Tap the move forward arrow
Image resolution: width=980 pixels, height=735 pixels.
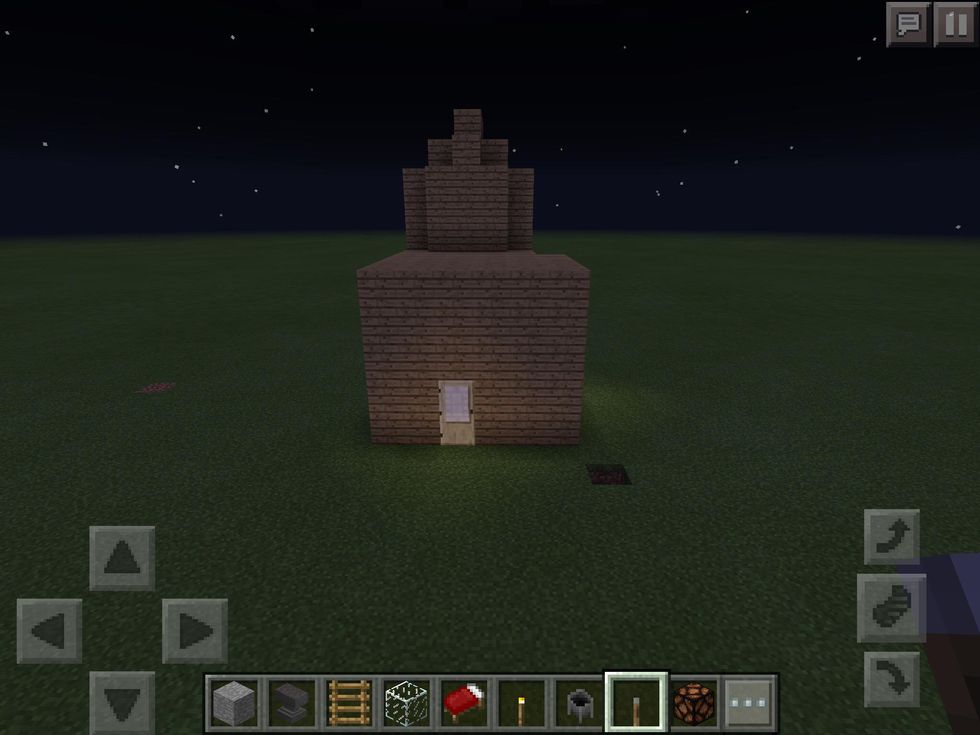[x=122, y=558]
